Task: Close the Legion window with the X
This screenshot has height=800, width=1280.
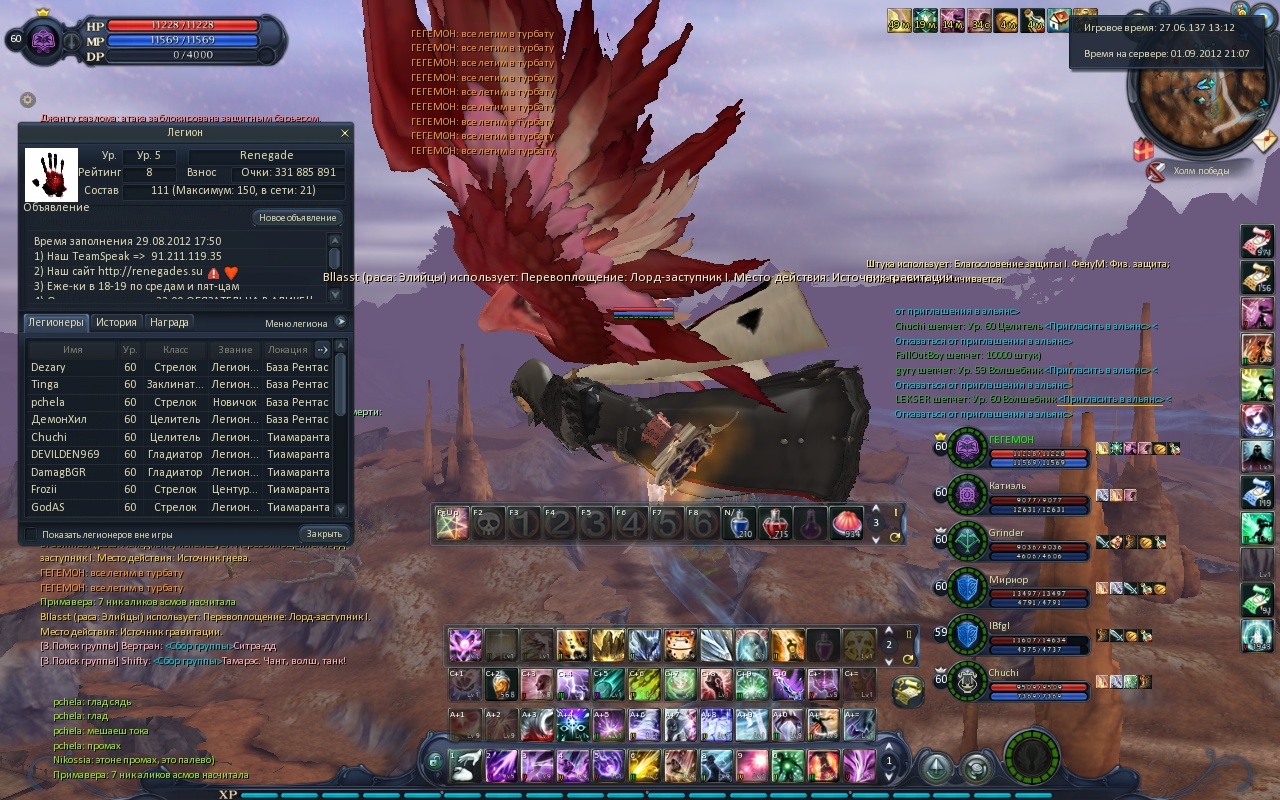Action: [345, 132]
